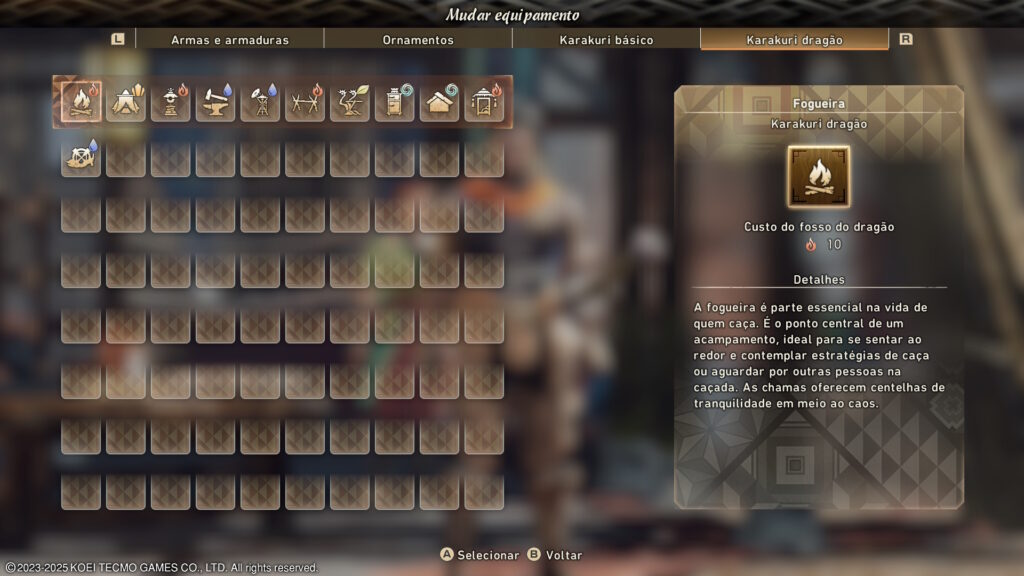Pick the fish waterwheel karakuri slot
This screenshot has height=576, width=1024.
coord(81,157)
